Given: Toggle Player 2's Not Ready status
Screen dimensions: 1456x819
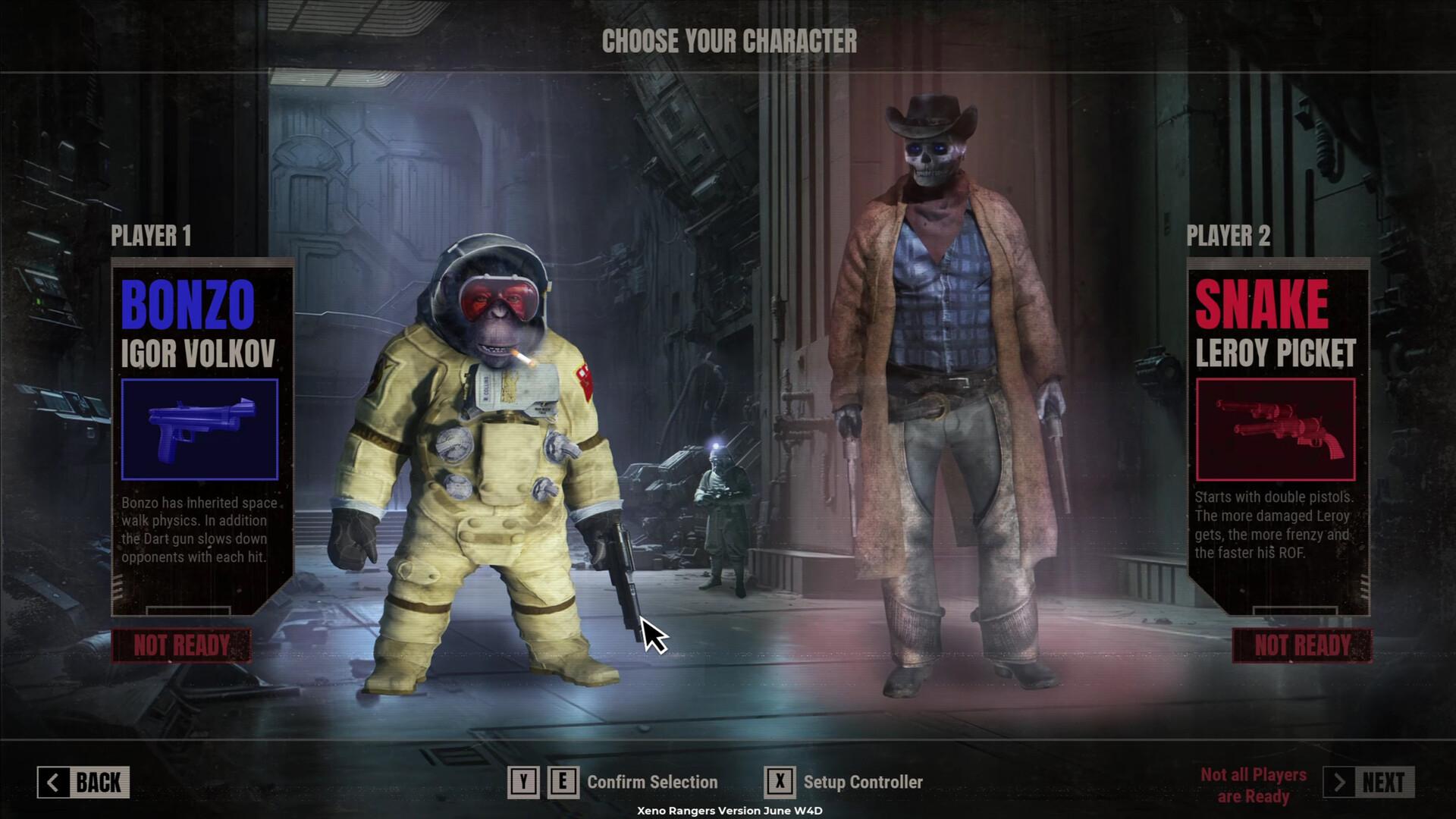Looking at the screenshot, I should 1302,645.
